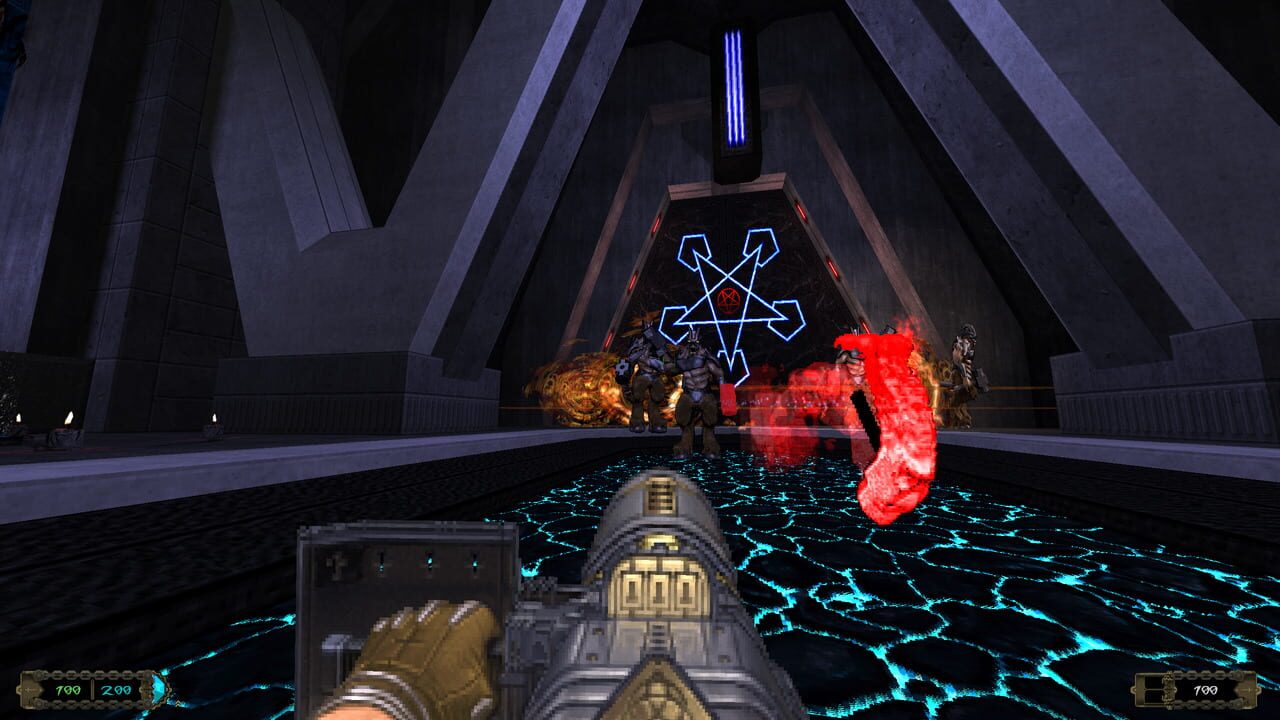
Task: Click the divider bar between health and armor values
Action: tap(92, 688)
